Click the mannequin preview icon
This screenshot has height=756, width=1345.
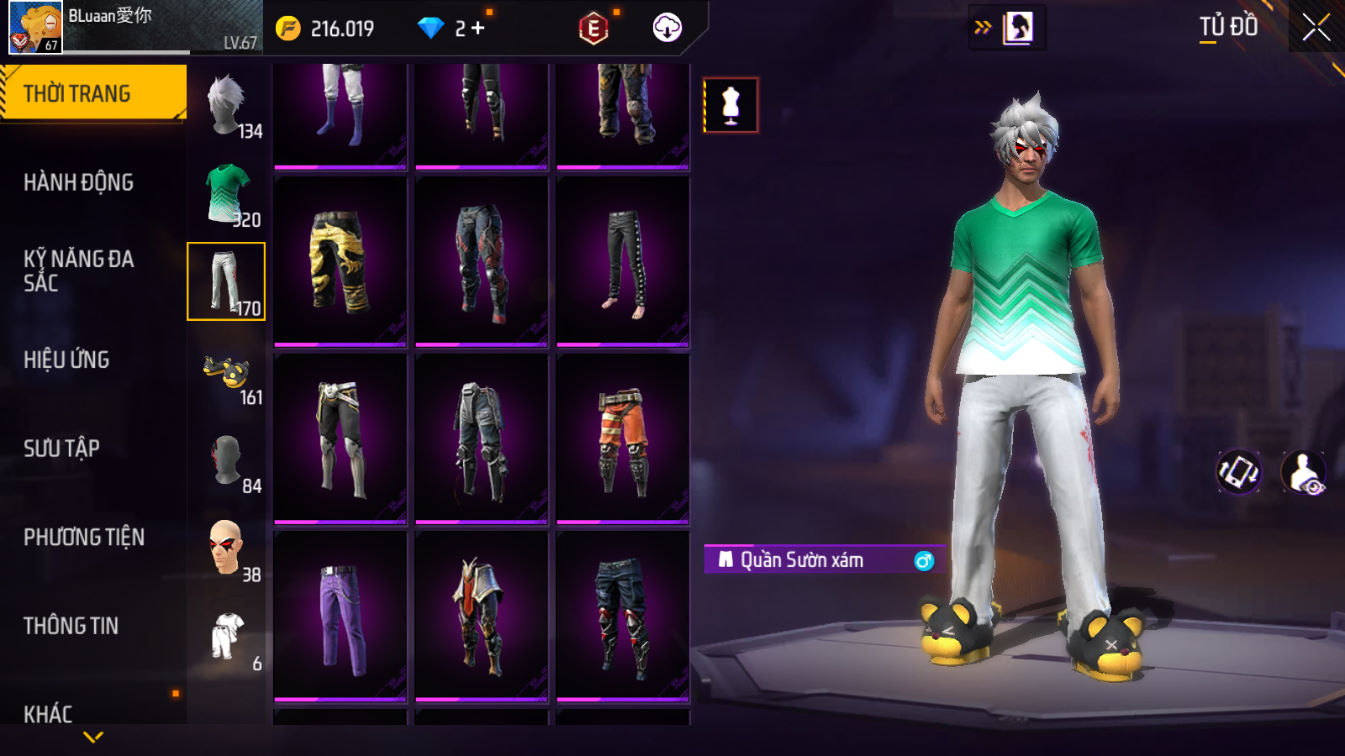(x=731, y=105)
